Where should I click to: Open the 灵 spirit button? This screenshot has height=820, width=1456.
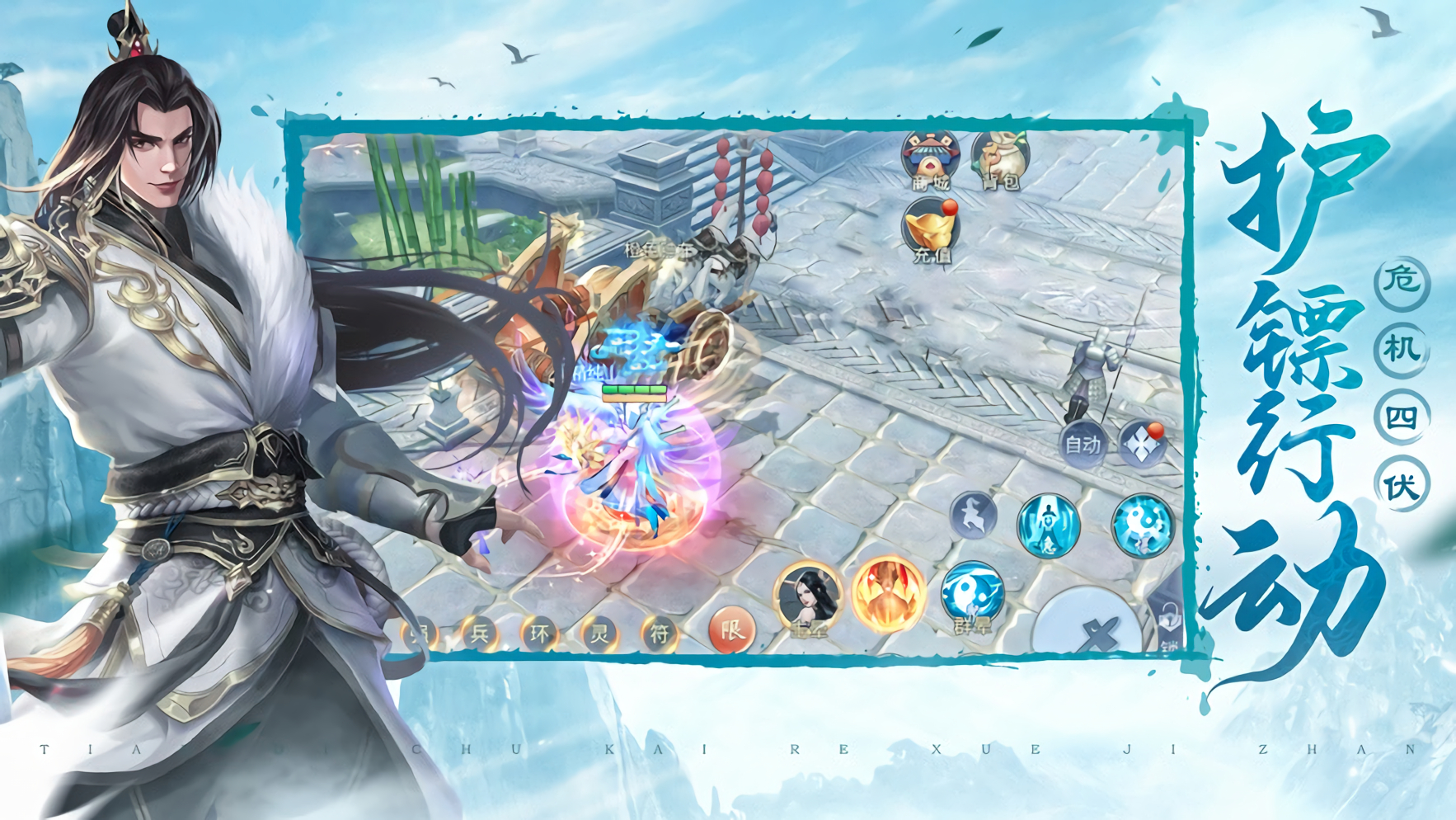click(599, 634)
